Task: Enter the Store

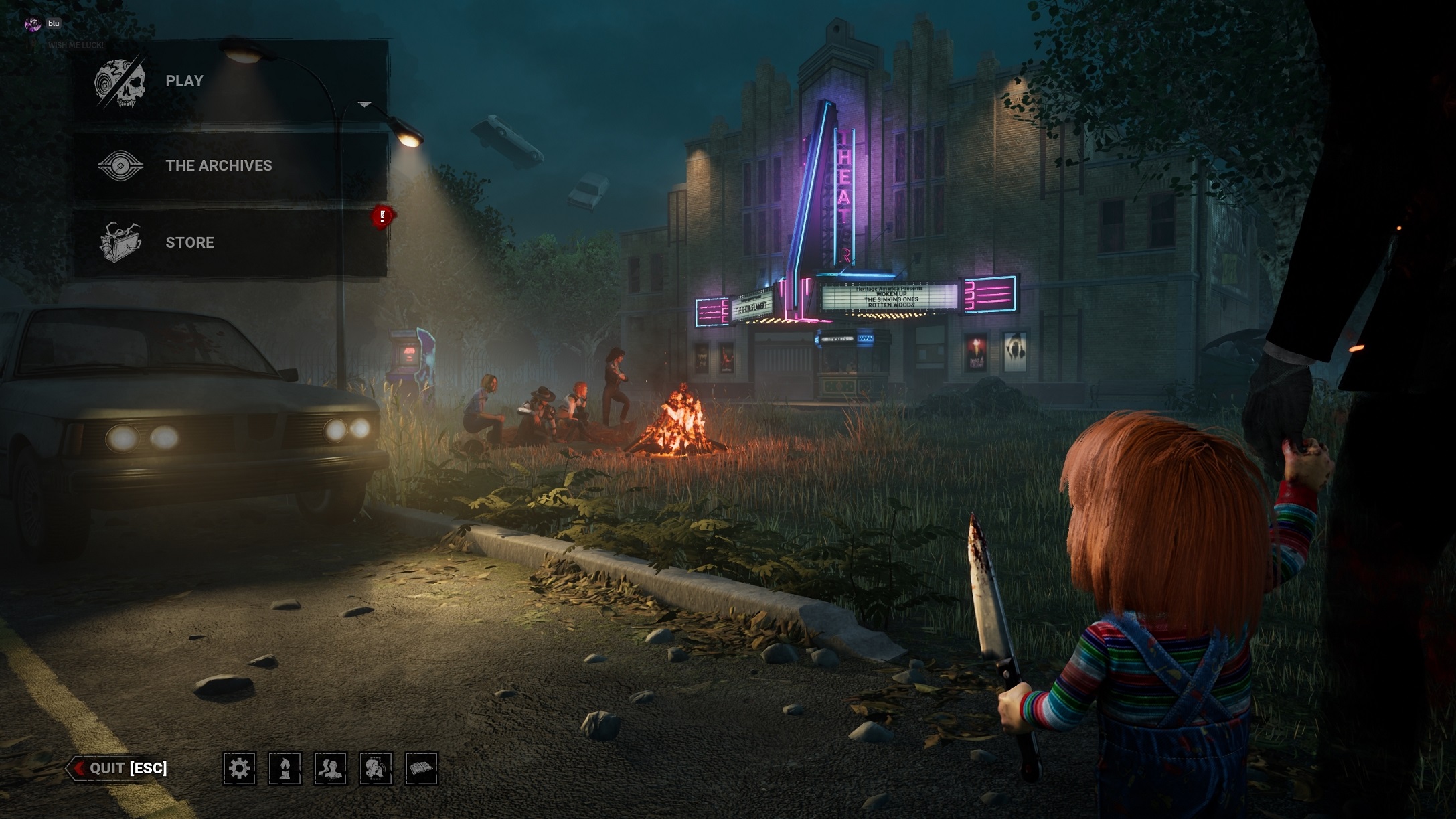Action: (x=189, y=242)
